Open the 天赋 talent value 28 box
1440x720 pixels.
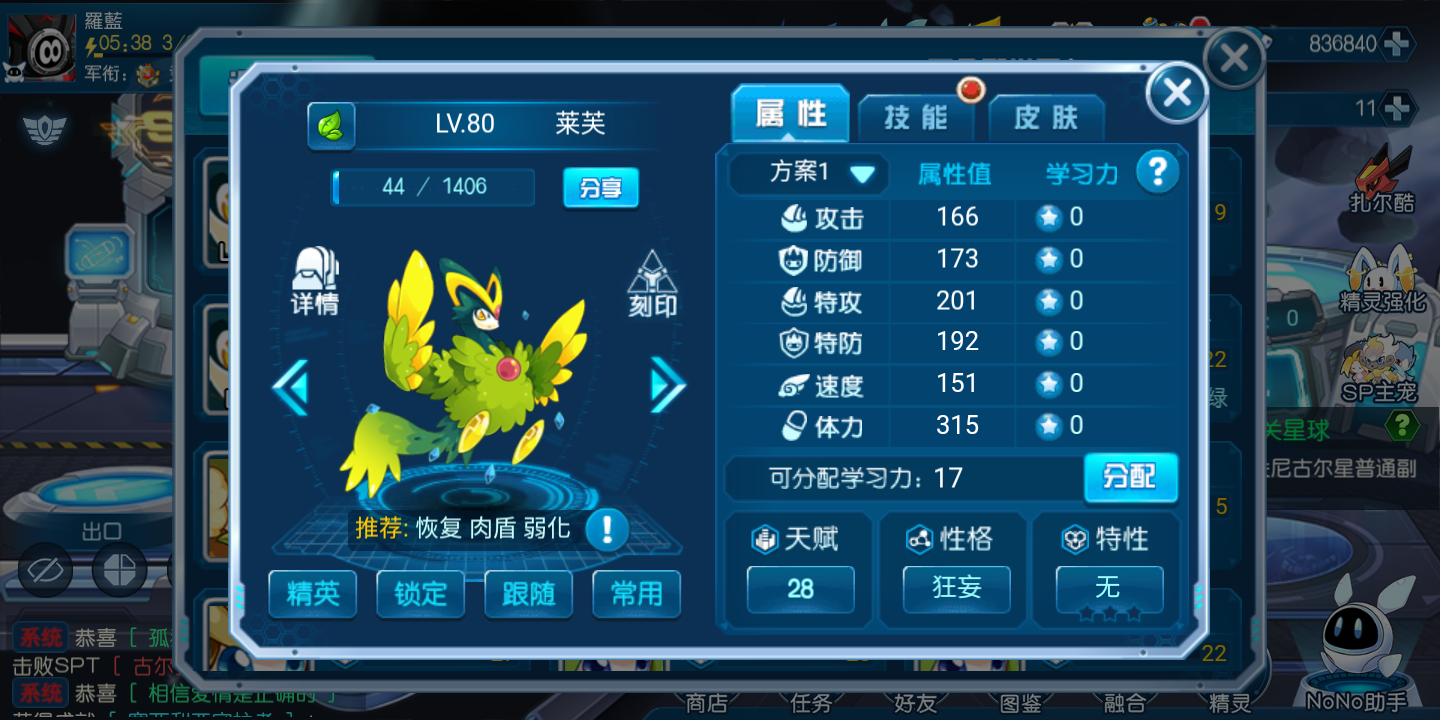pyautogui.click(x=800, y=588)
